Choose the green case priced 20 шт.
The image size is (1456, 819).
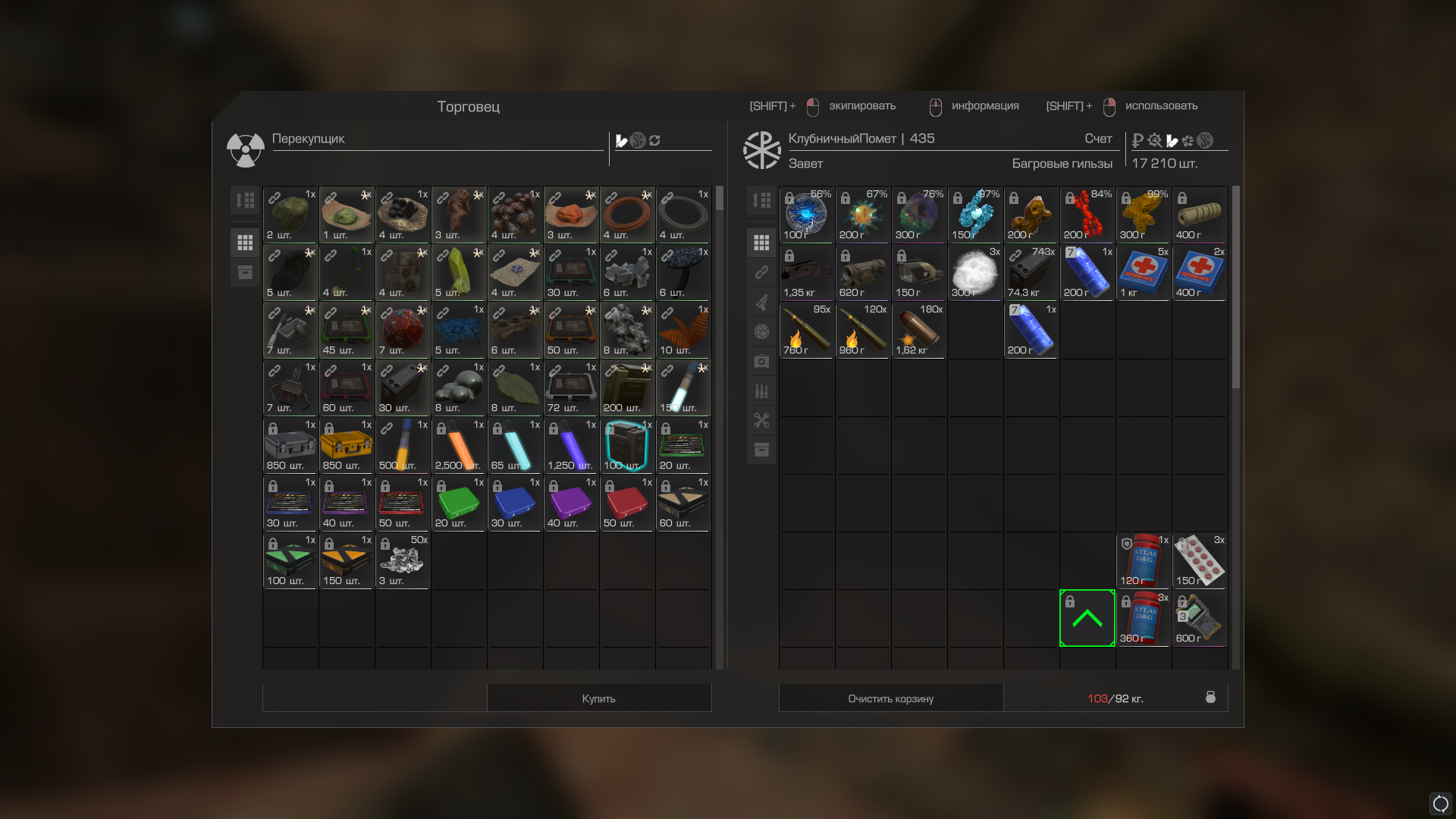pos(459,503)
